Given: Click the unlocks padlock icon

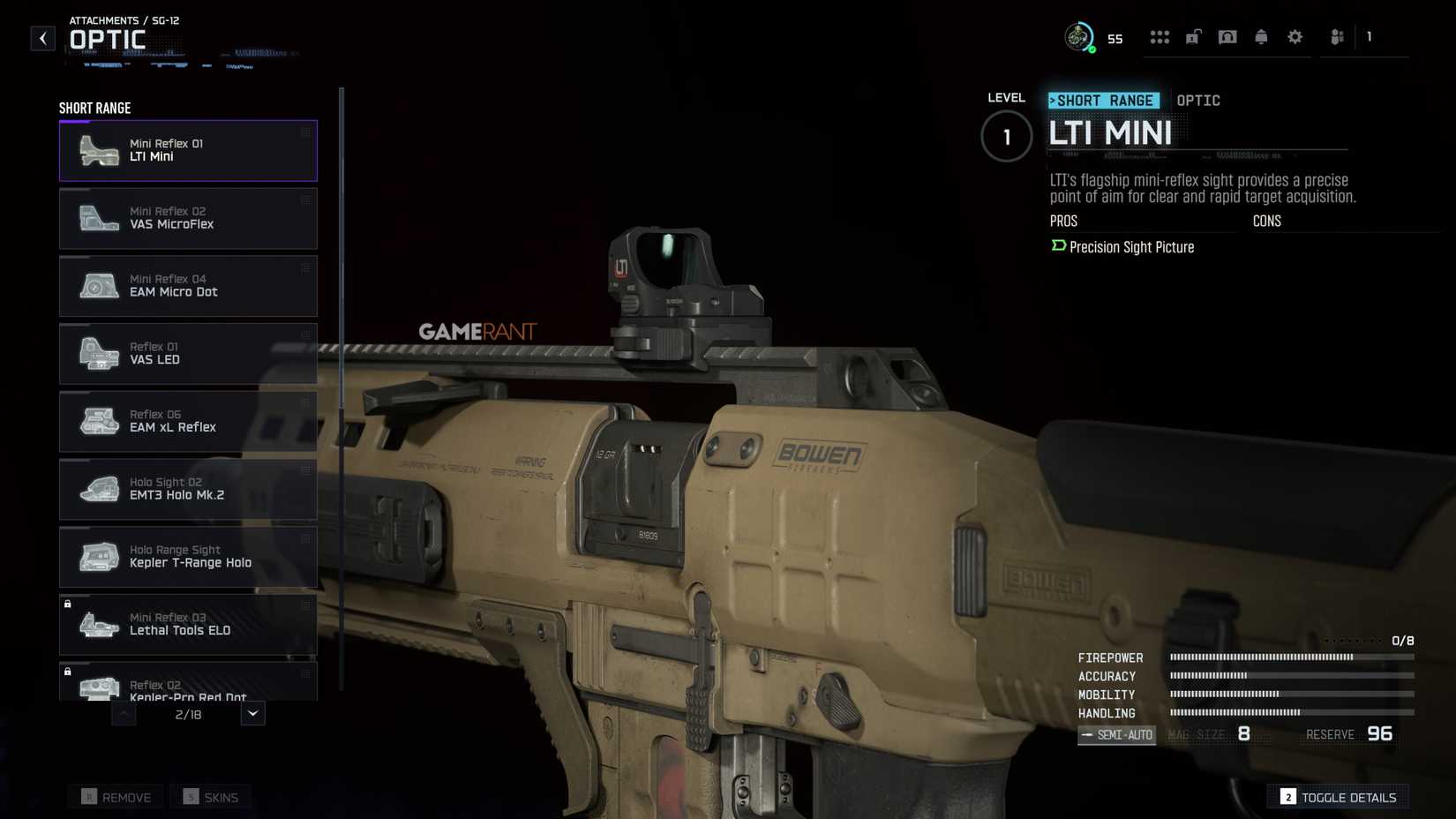Looking at the screenshot, I should (1193, 37).
